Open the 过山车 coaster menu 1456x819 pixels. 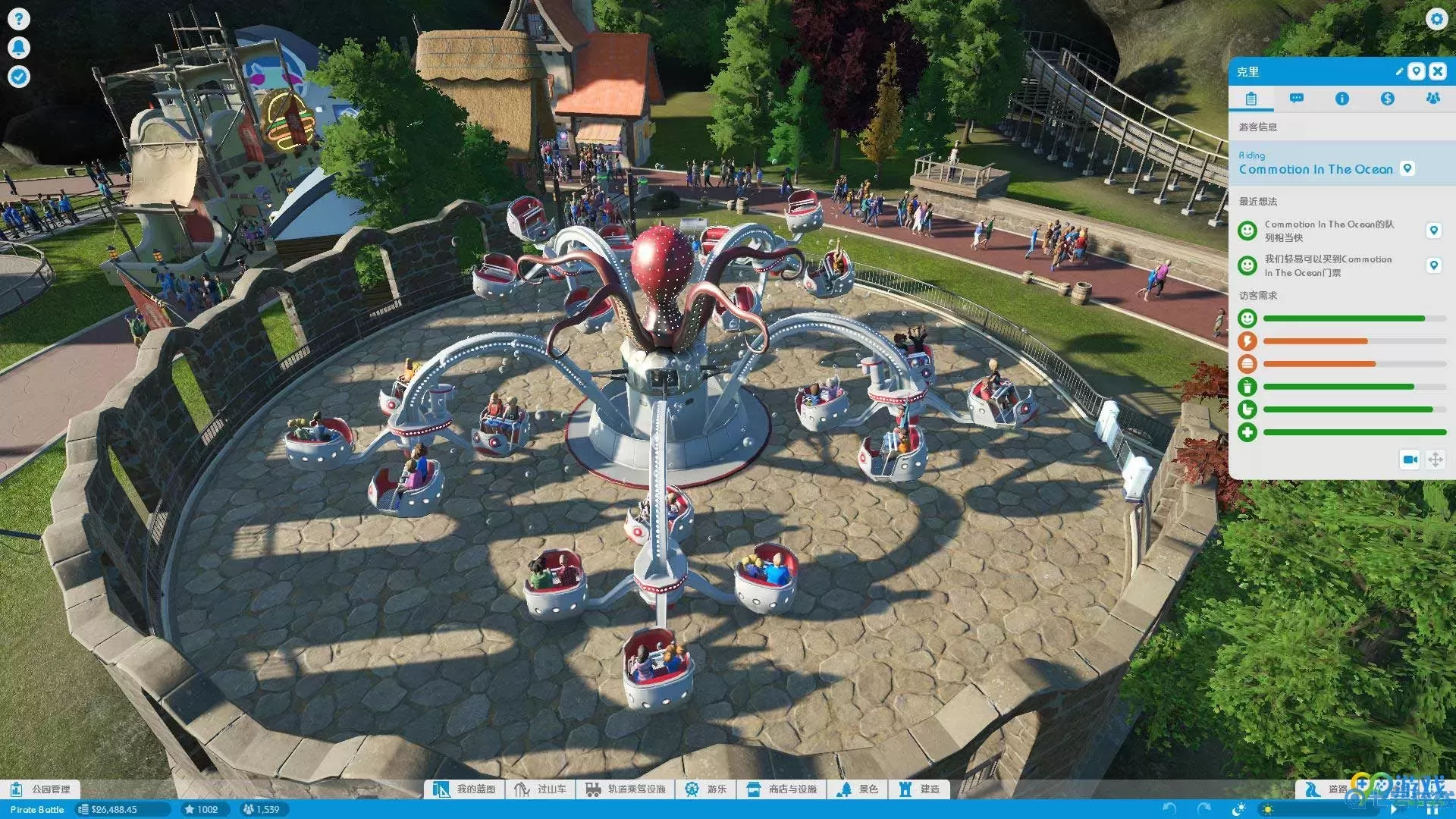click(541, 789)
